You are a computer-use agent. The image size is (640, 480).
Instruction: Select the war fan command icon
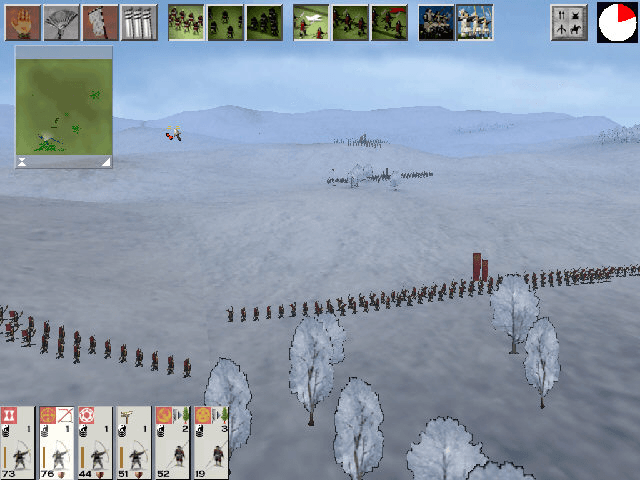coord(62,22)
